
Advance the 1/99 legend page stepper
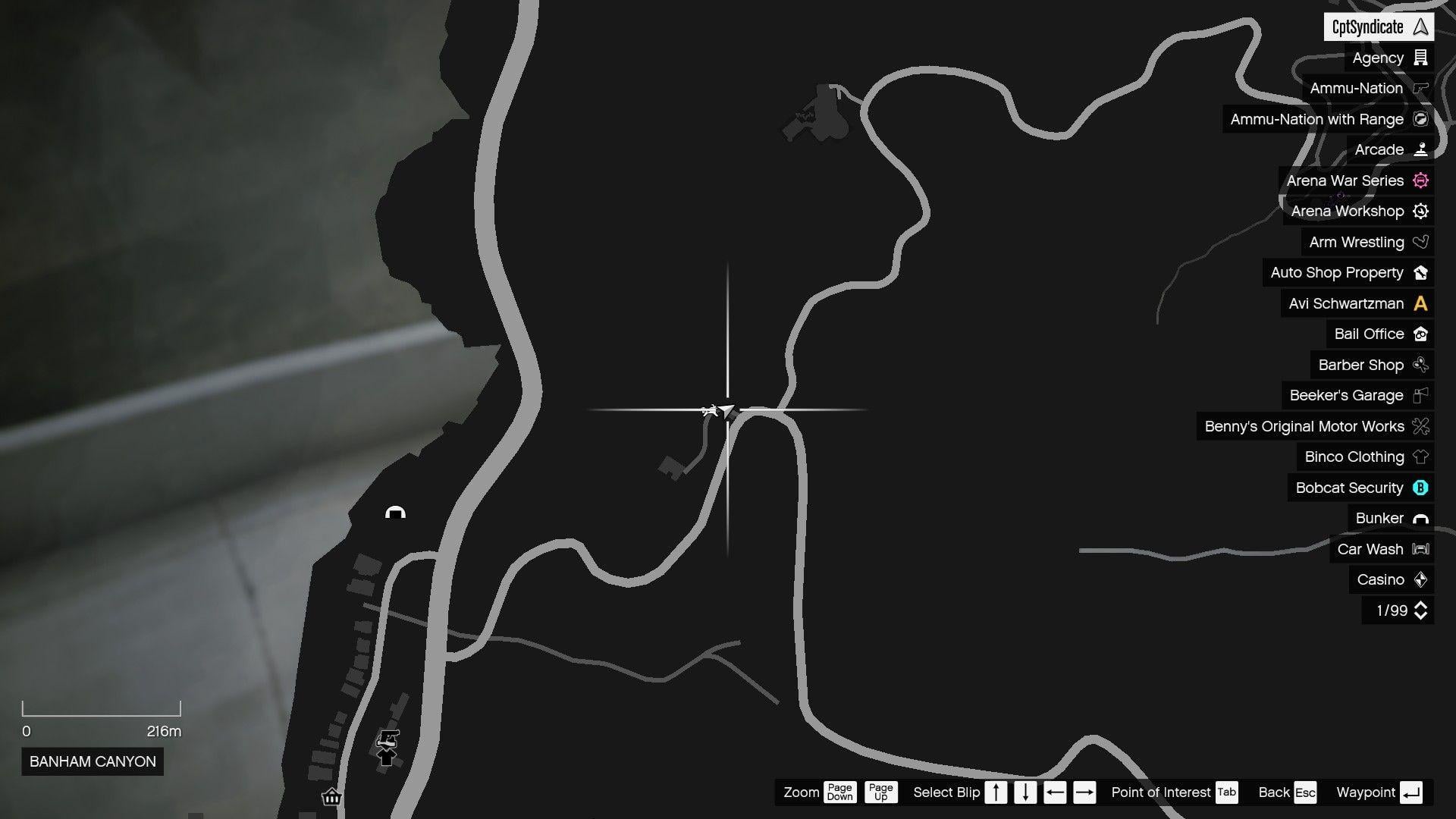click(1420, 610)
